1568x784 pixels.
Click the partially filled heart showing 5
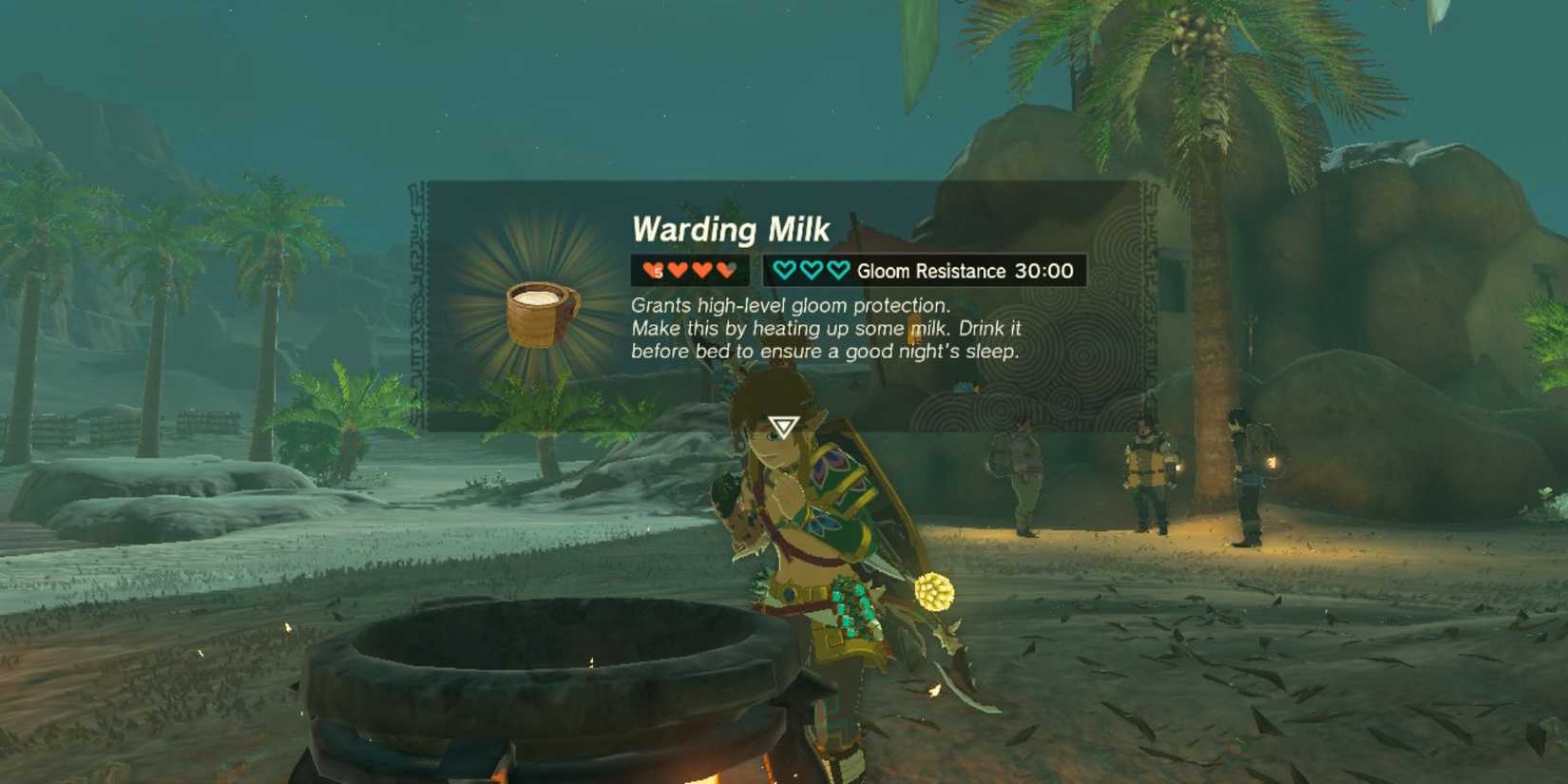click(x=653, y=269)
